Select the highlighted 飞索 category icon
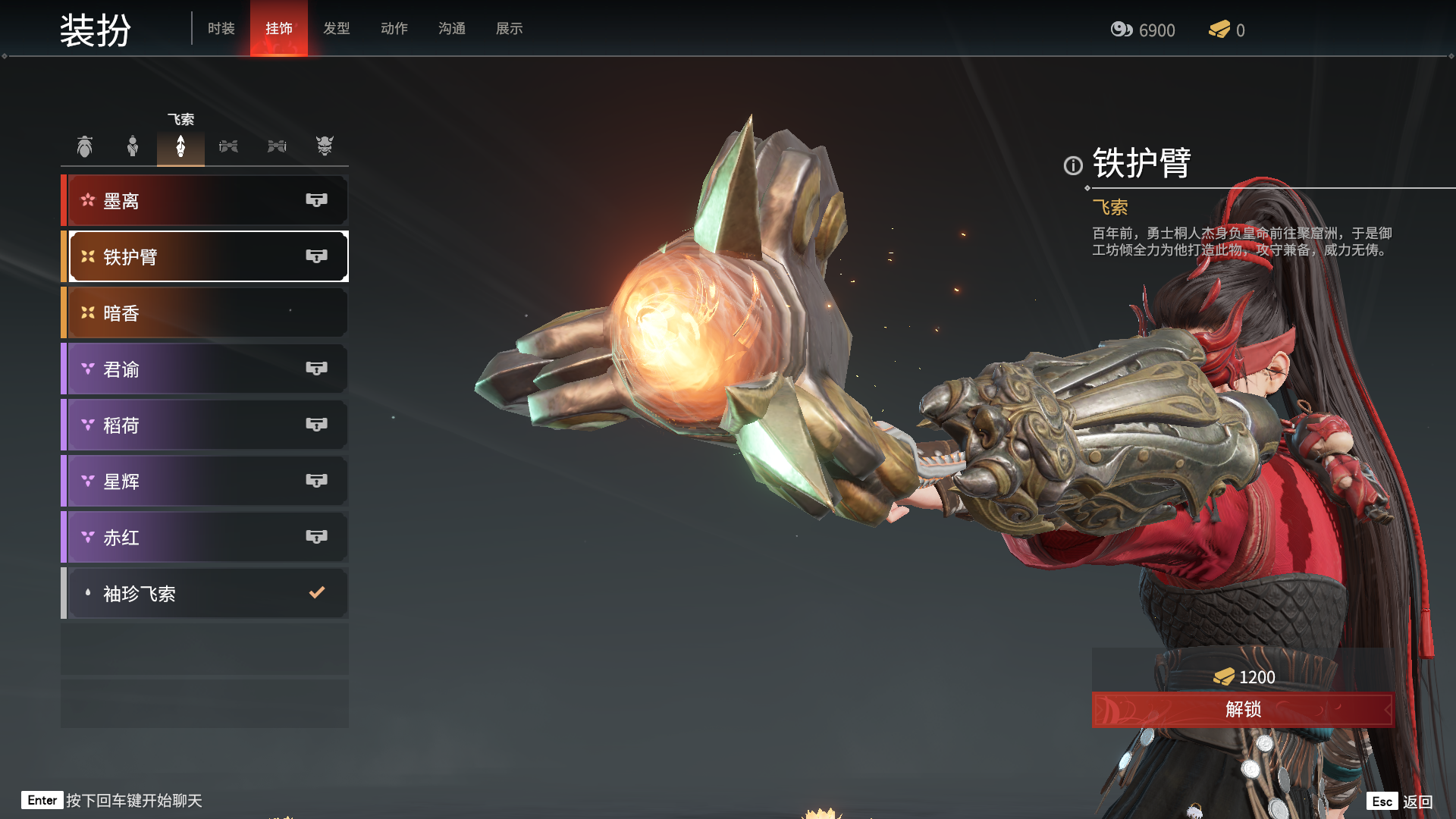Image resolution: width=1456 pixels, height=819 pixels. [x=180, y=146]
